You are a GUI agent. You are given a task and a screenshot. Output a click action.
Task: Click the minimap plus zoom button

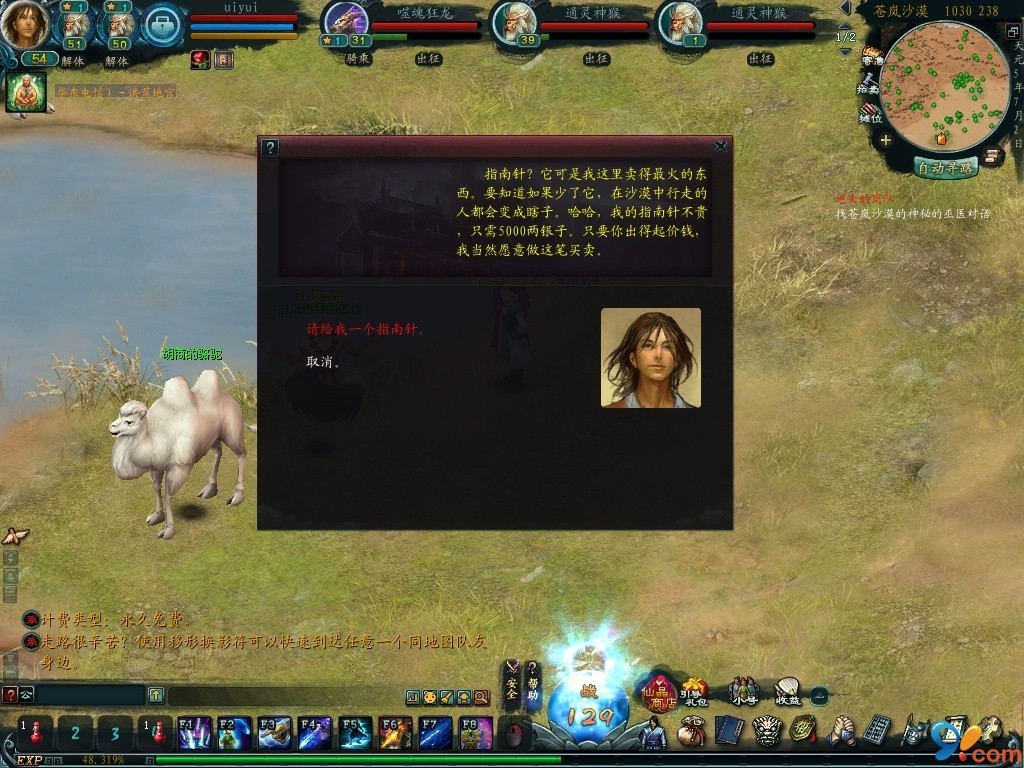point(886,140)
